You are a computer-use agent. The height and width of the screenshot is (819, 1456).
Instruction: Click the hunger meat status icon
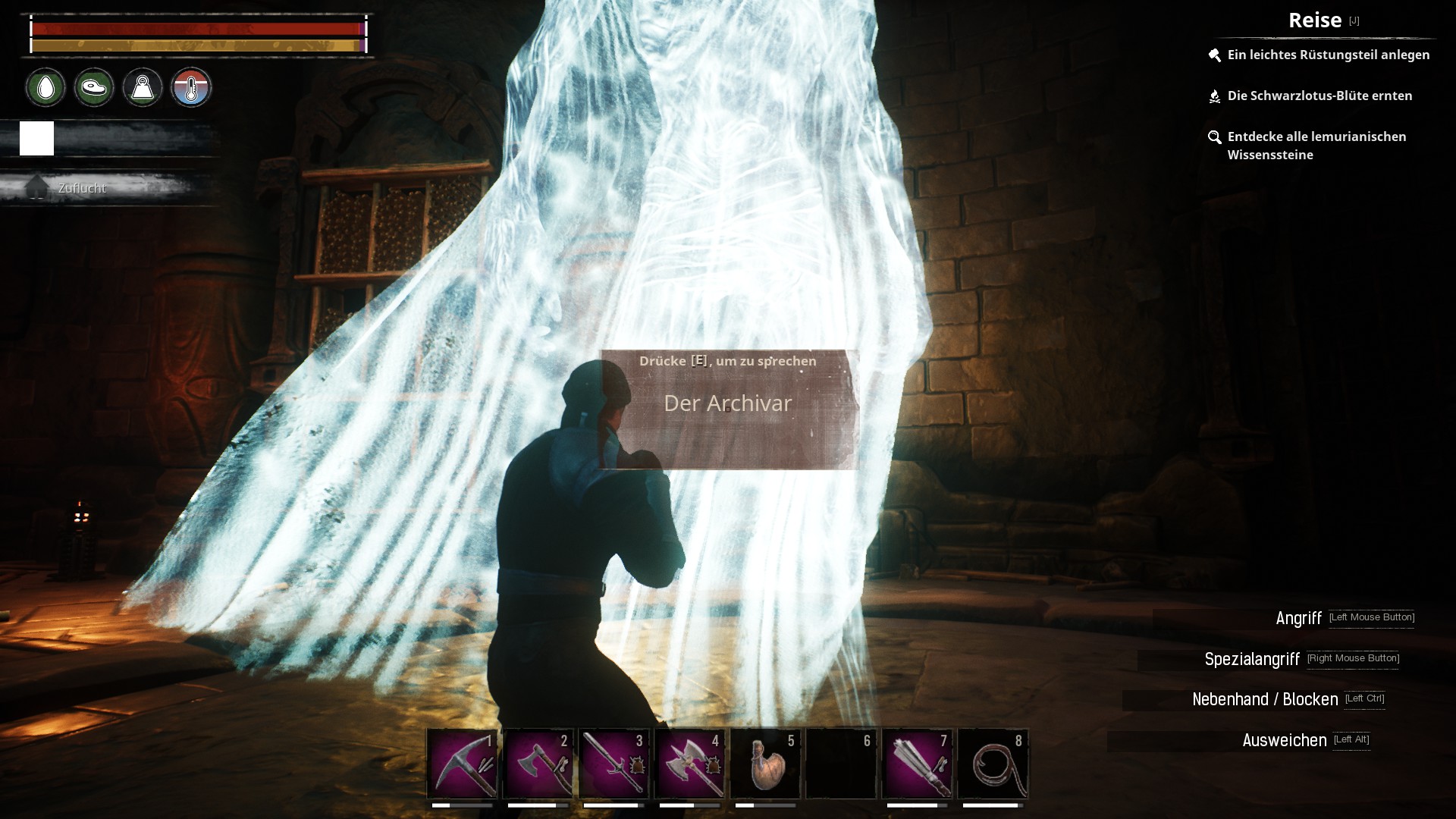pos(94,88)
